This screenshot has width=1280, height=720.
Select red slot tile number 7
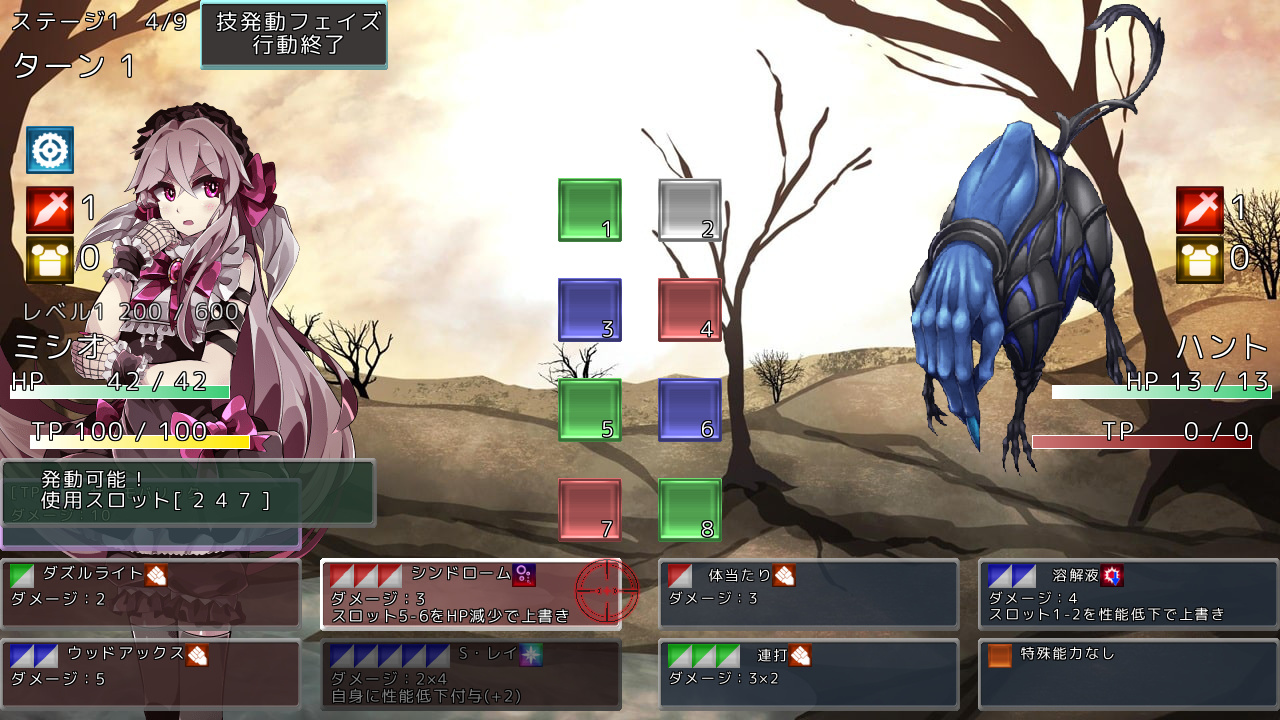[x=589, y=510]
